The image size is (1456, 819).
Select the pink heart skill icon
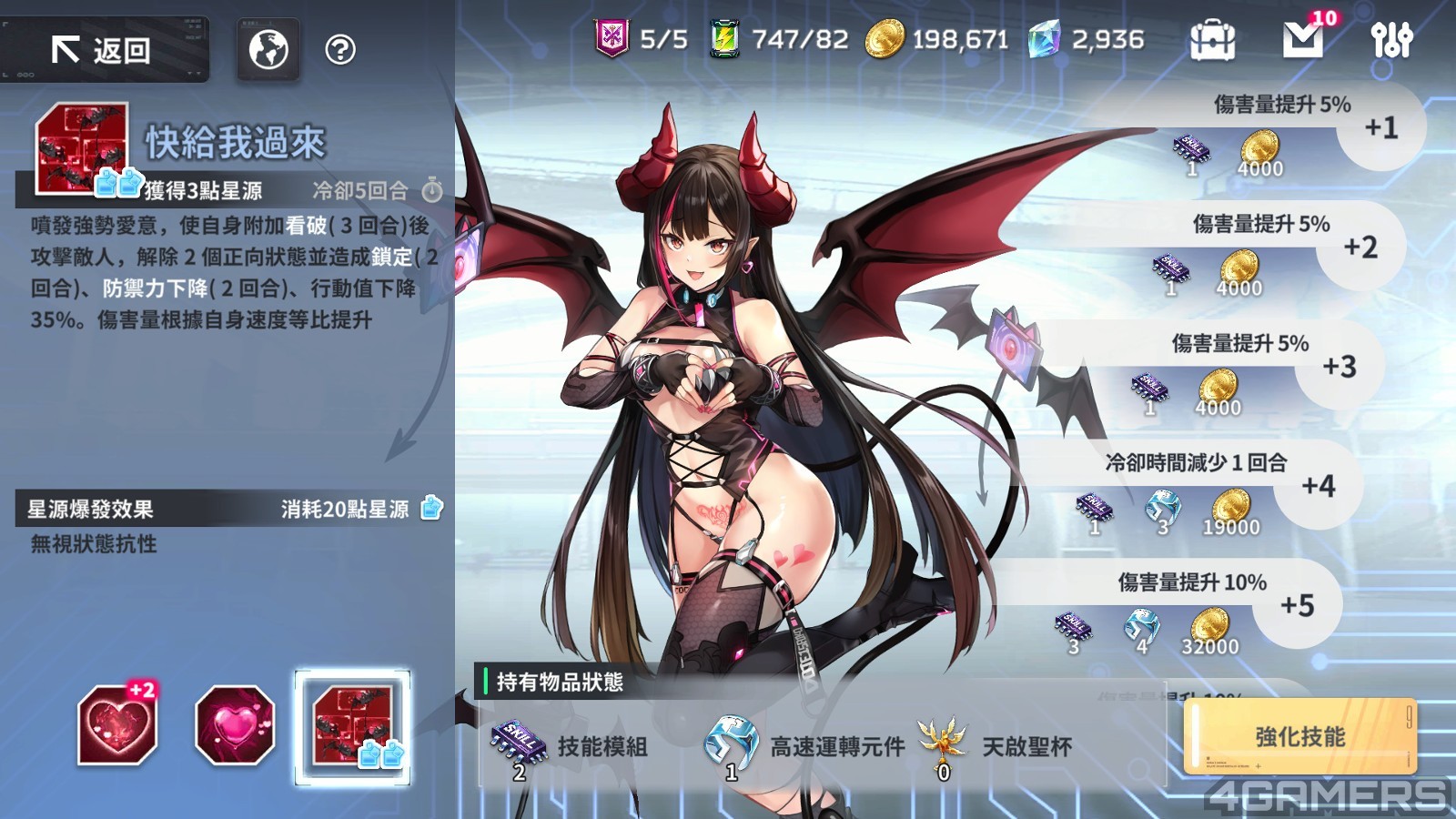point(235,725)
